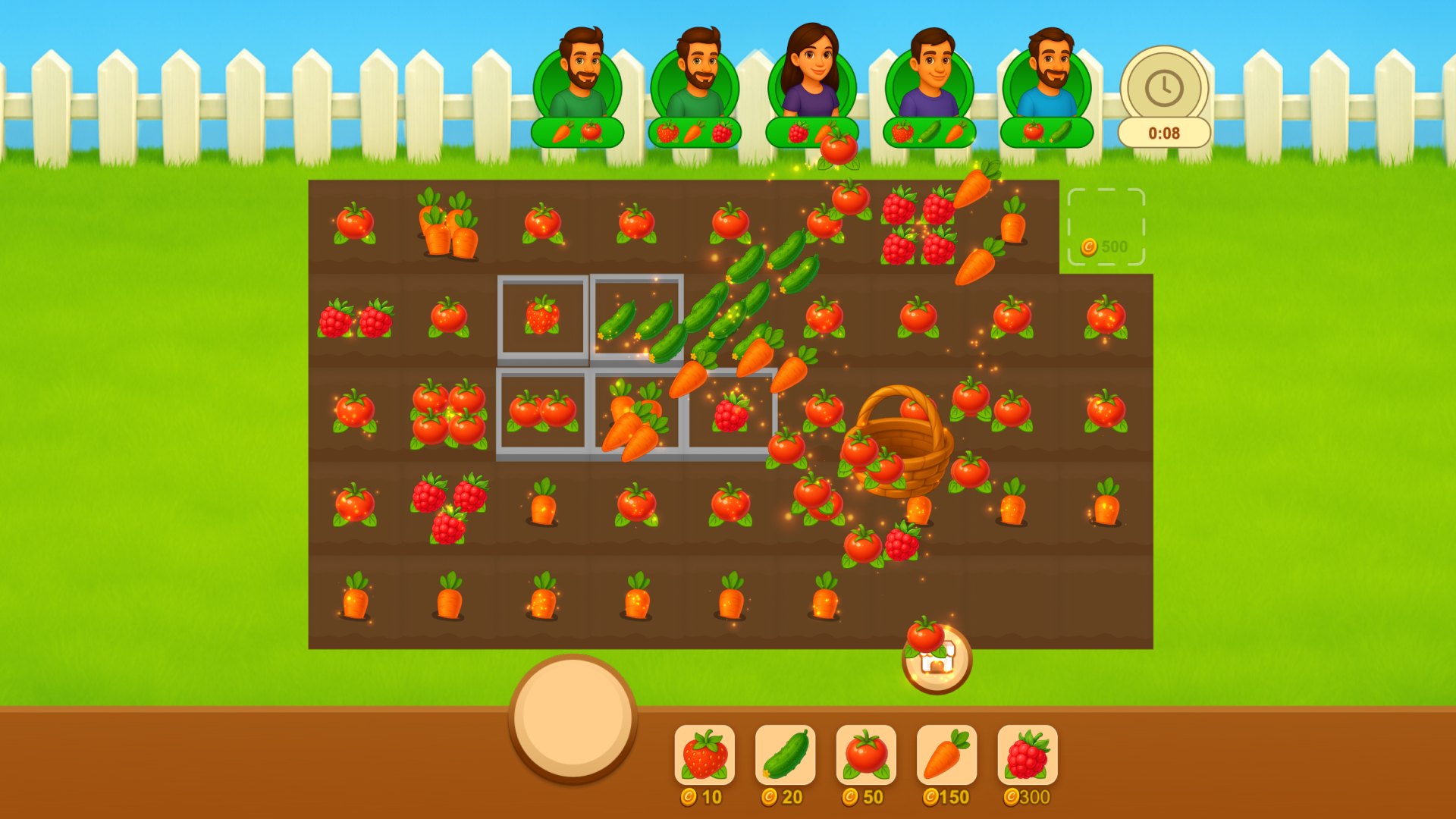
Task: Pick the carrot seed for 150 coins
Action: [x=946, y=755]
